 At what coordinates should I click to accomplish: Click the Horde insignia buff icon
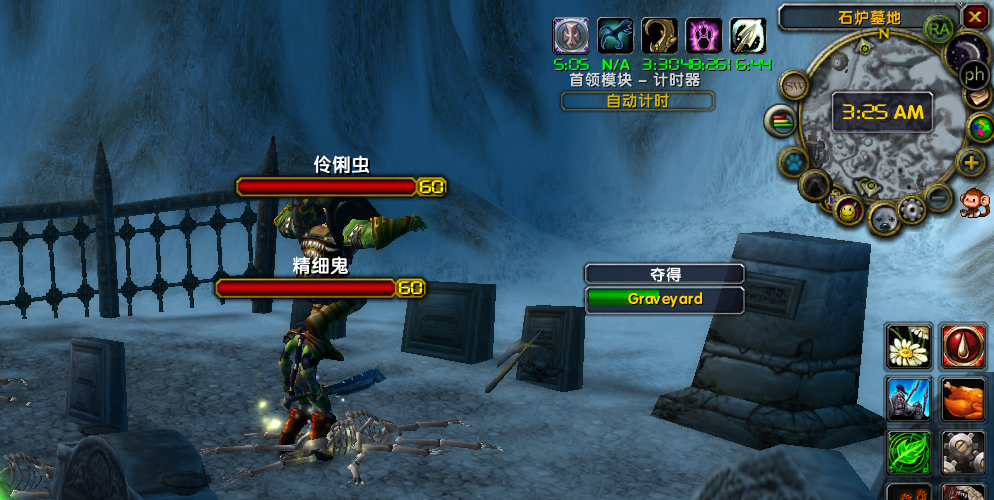[570, 36]
